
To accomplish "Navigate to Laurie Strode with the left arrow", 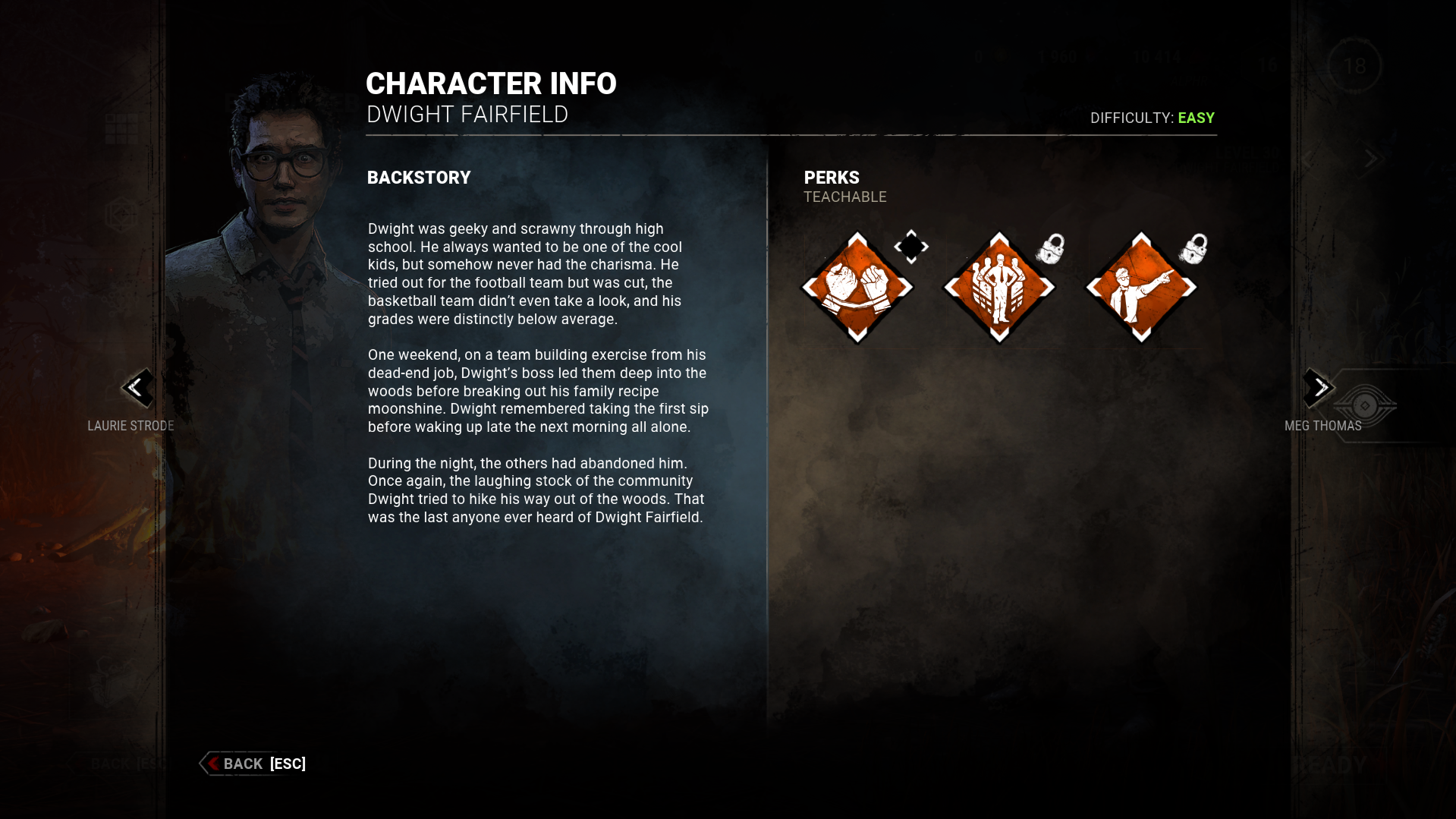I will coord(139,389).
